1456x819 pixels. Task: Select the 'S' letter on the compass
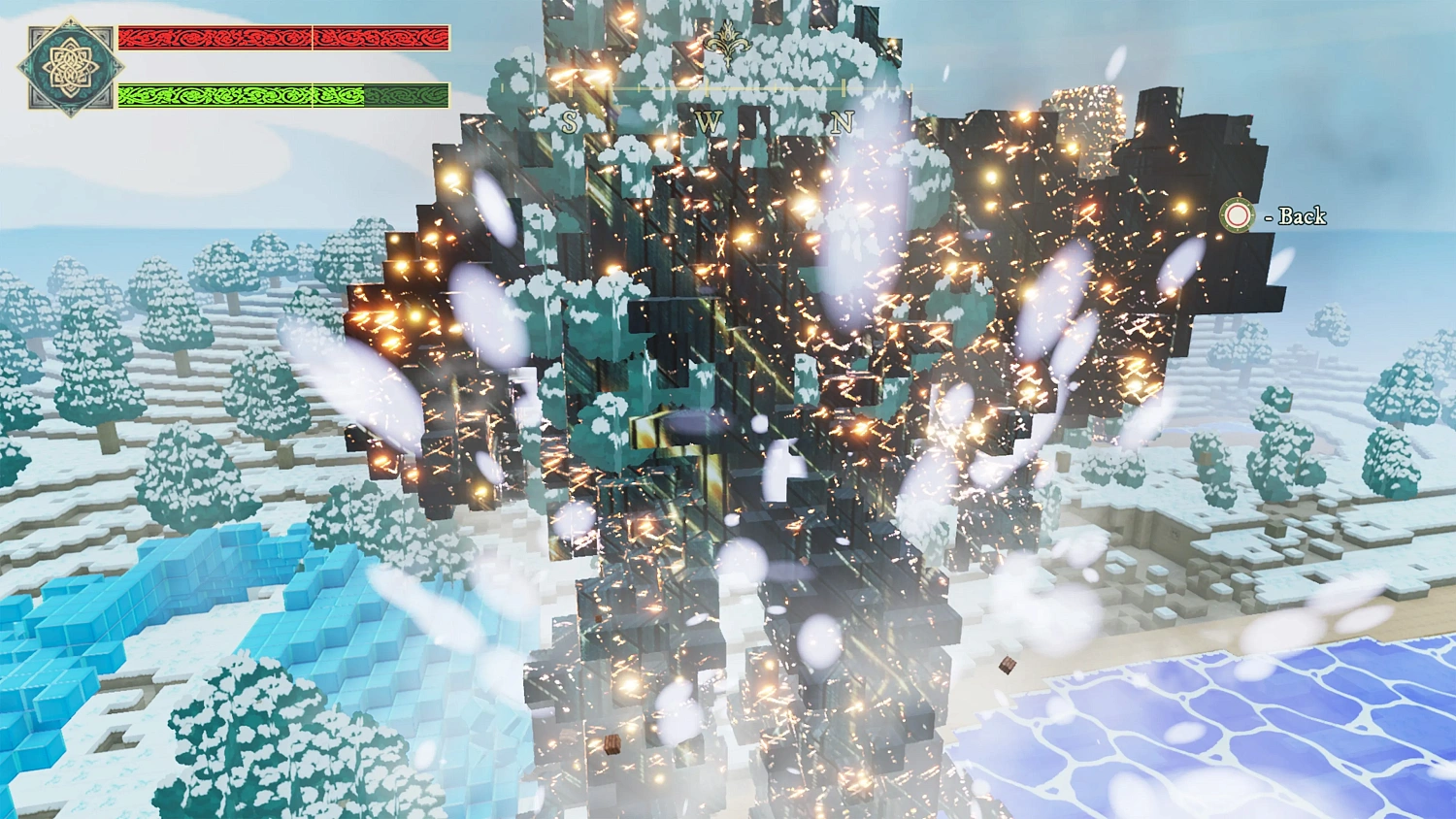(569, 120)
